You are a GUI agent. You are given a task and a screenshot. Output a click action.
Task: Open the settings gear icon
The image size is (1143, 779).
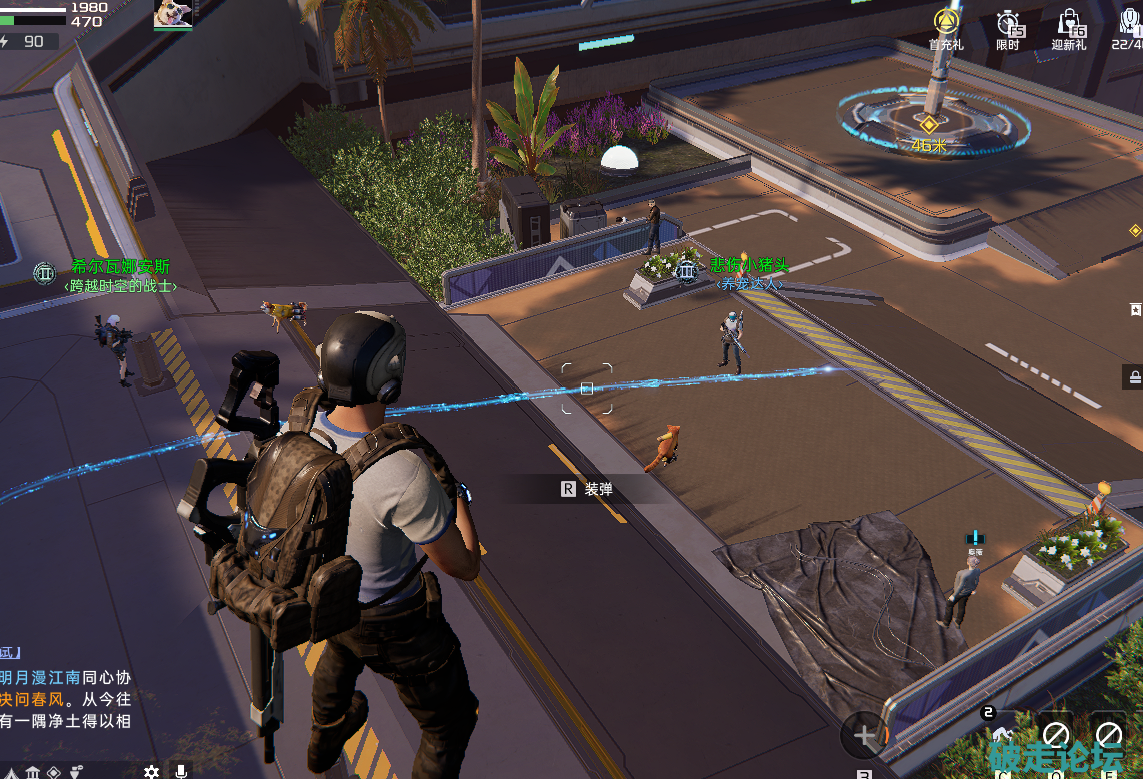pos(151,771)
